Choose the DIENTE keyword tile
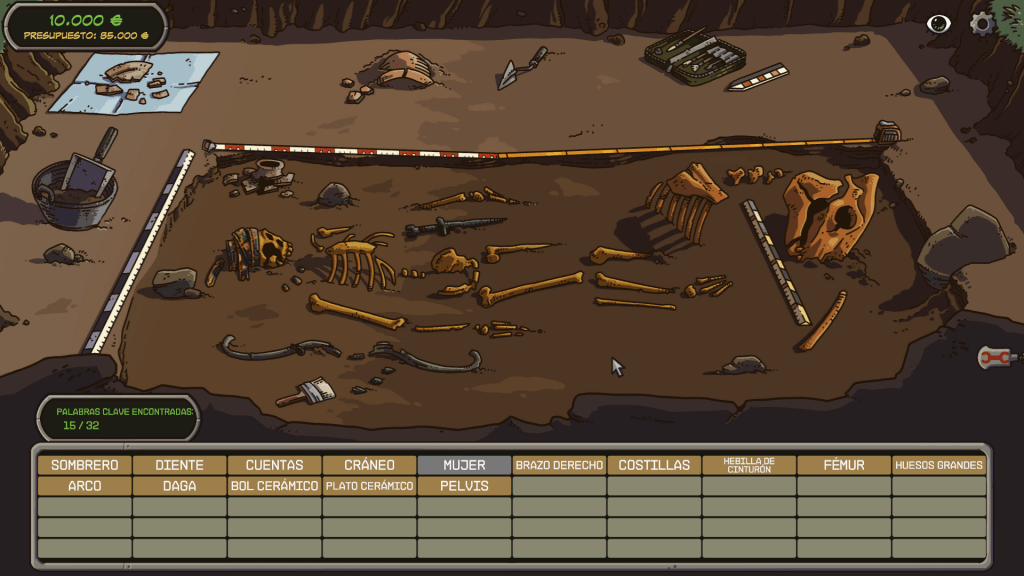The width and height of the screenshot is (1024, 576). click(180, 465)
